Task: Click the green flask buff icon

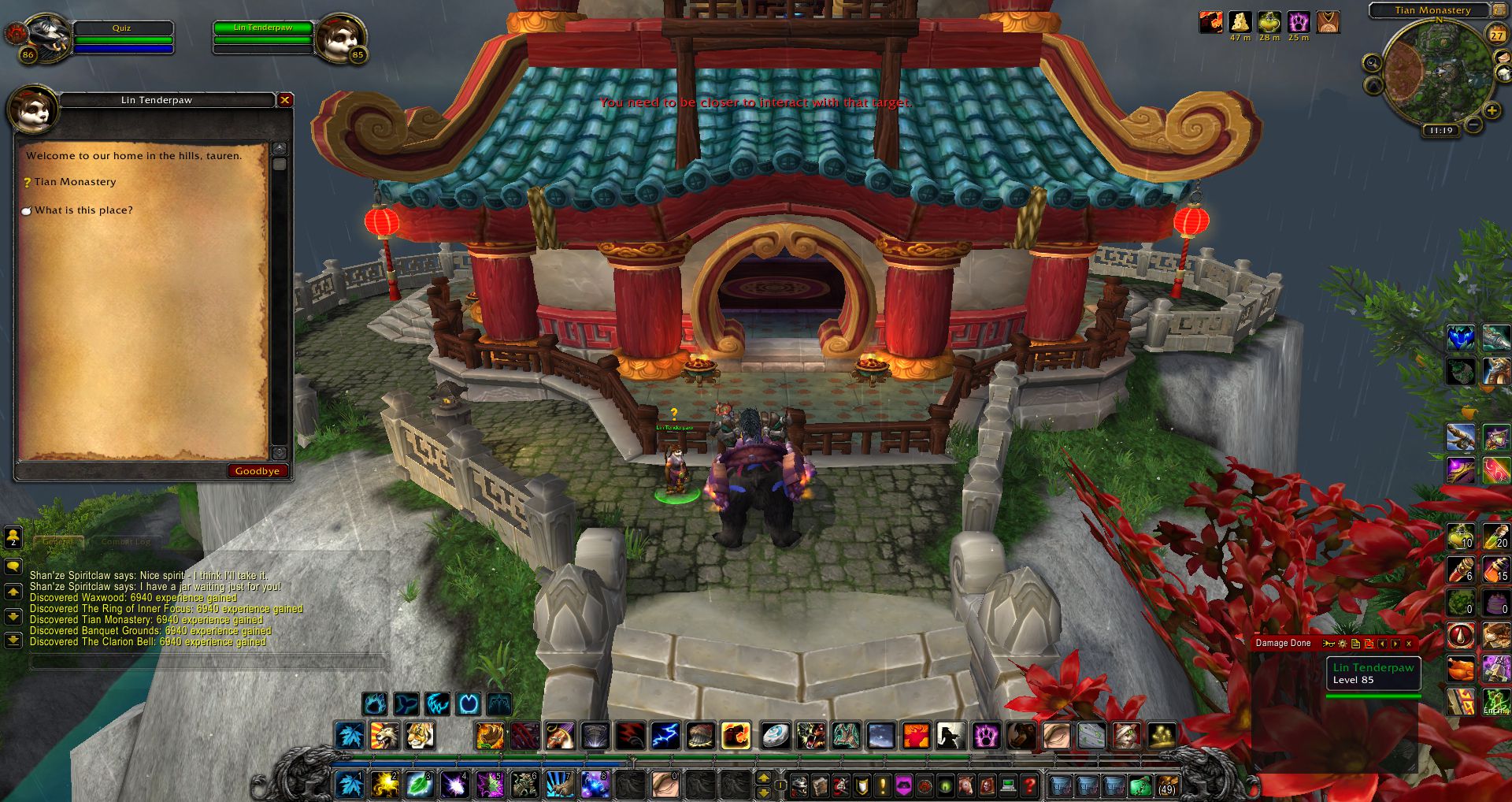Action: point(1269,22)
